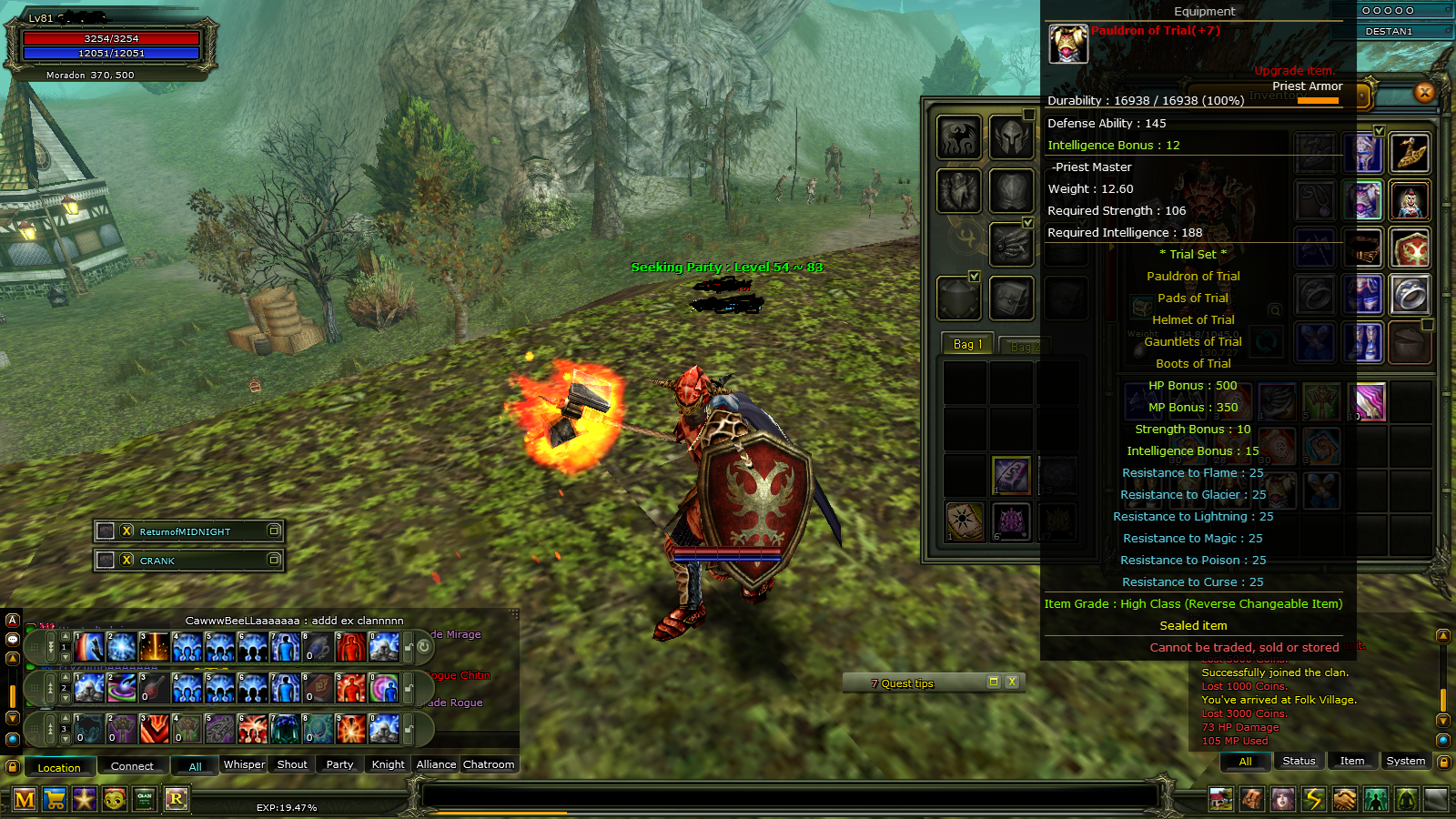Toggle the checkmark on the gauntlet equipment slot
Image resolution: width=1456 pixels, height=819 pixels.
coord(1028,224)
